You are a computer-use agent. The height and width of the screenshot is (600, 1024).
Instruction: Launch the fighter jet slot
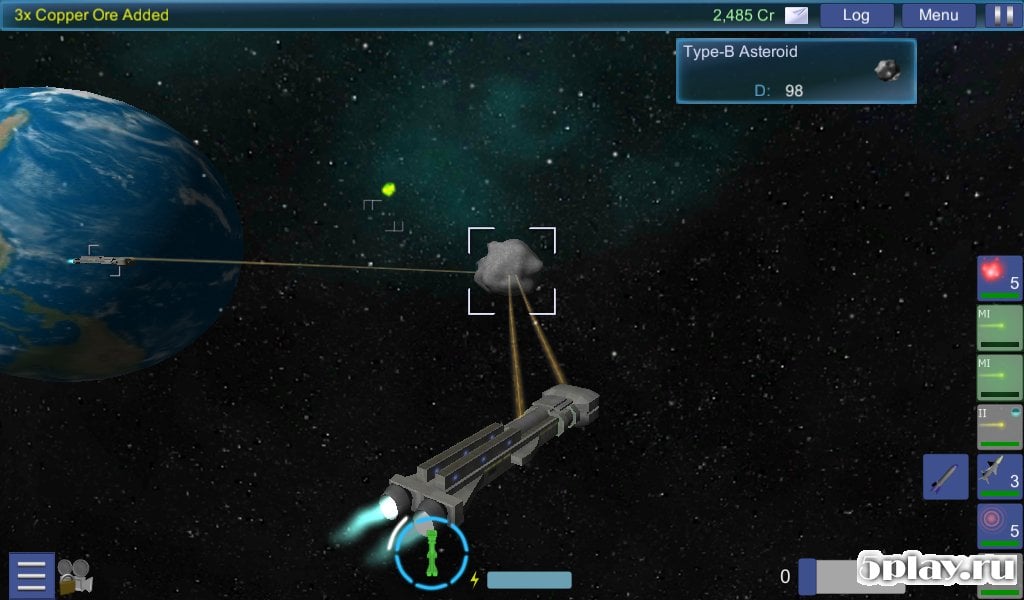pos(999,477)
